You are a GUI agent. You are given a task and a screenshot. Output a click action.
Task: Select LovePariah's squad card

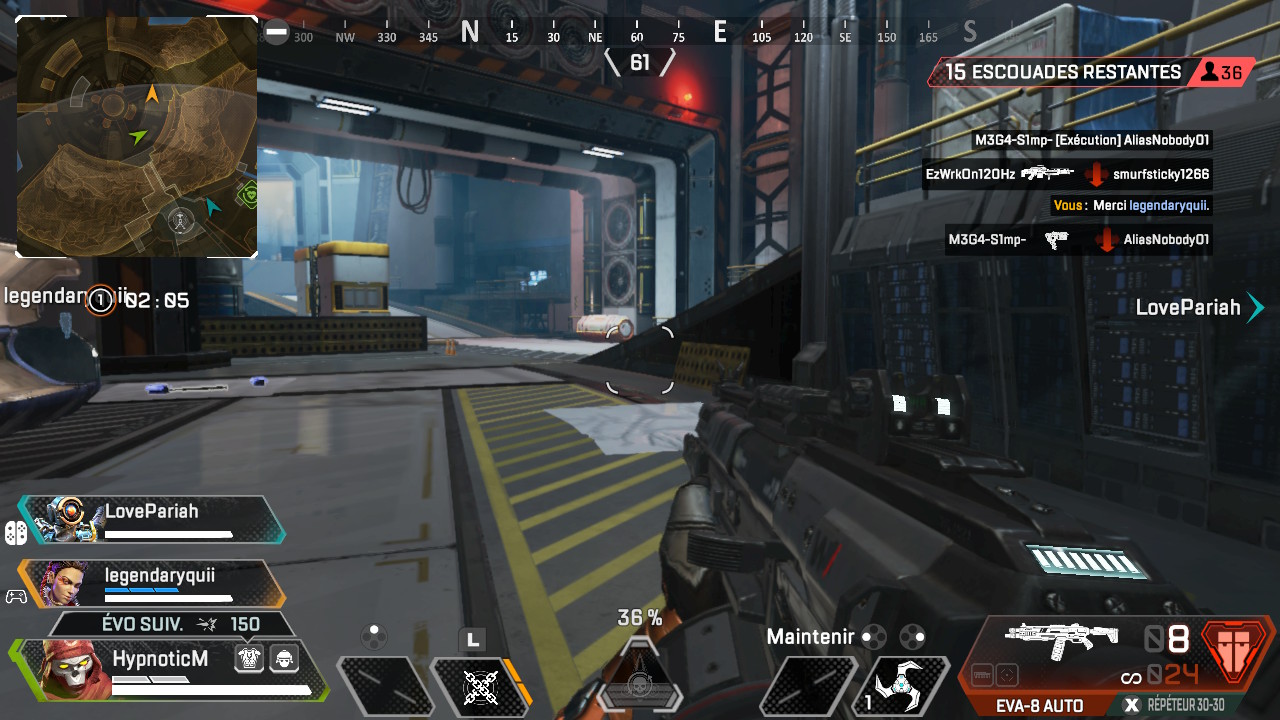152,520
